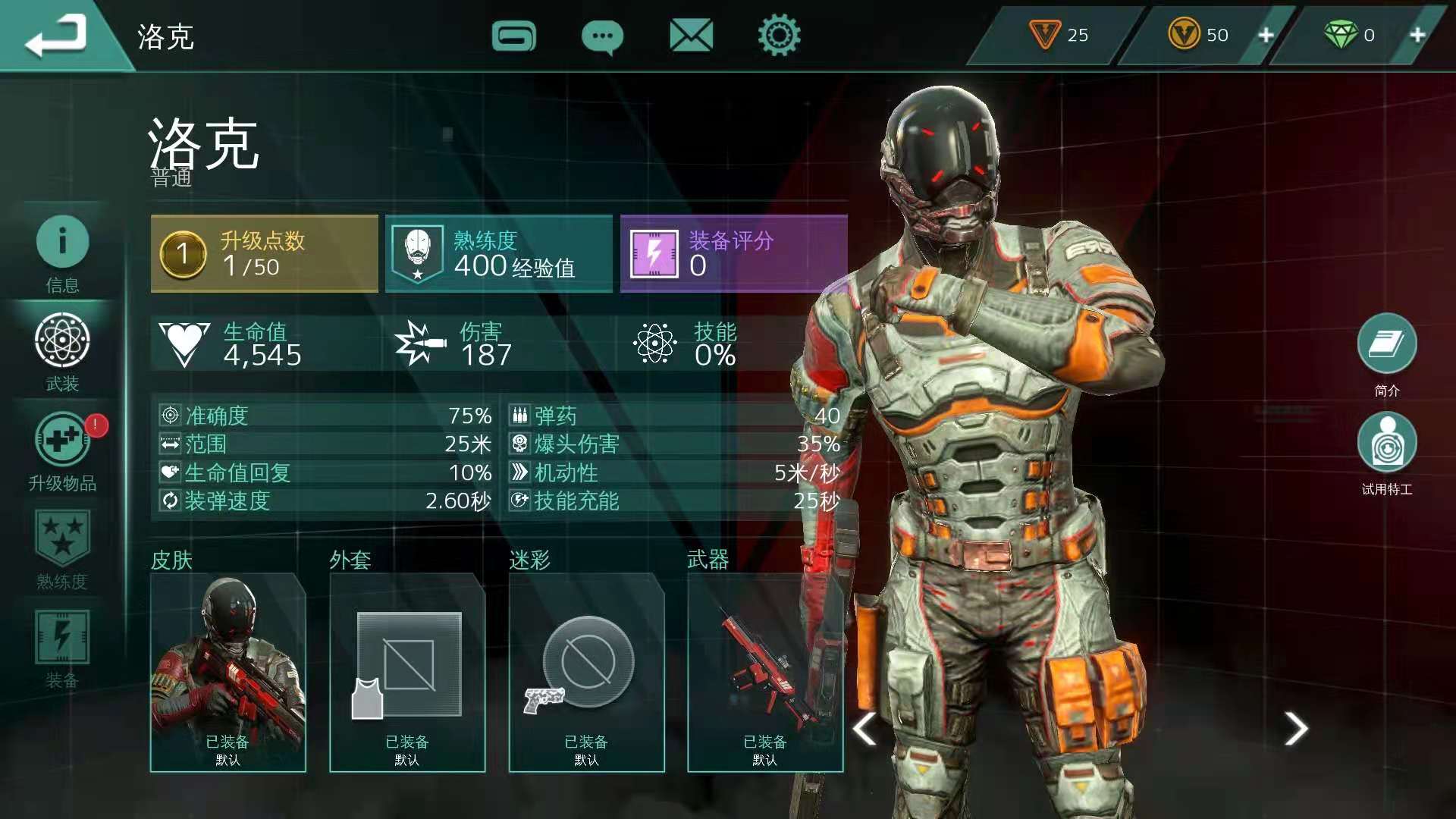The height and width of the screenshot is (819, 1456).
Task: Choose the 迷彩 camo slot
Action: [x=586, y=672]
